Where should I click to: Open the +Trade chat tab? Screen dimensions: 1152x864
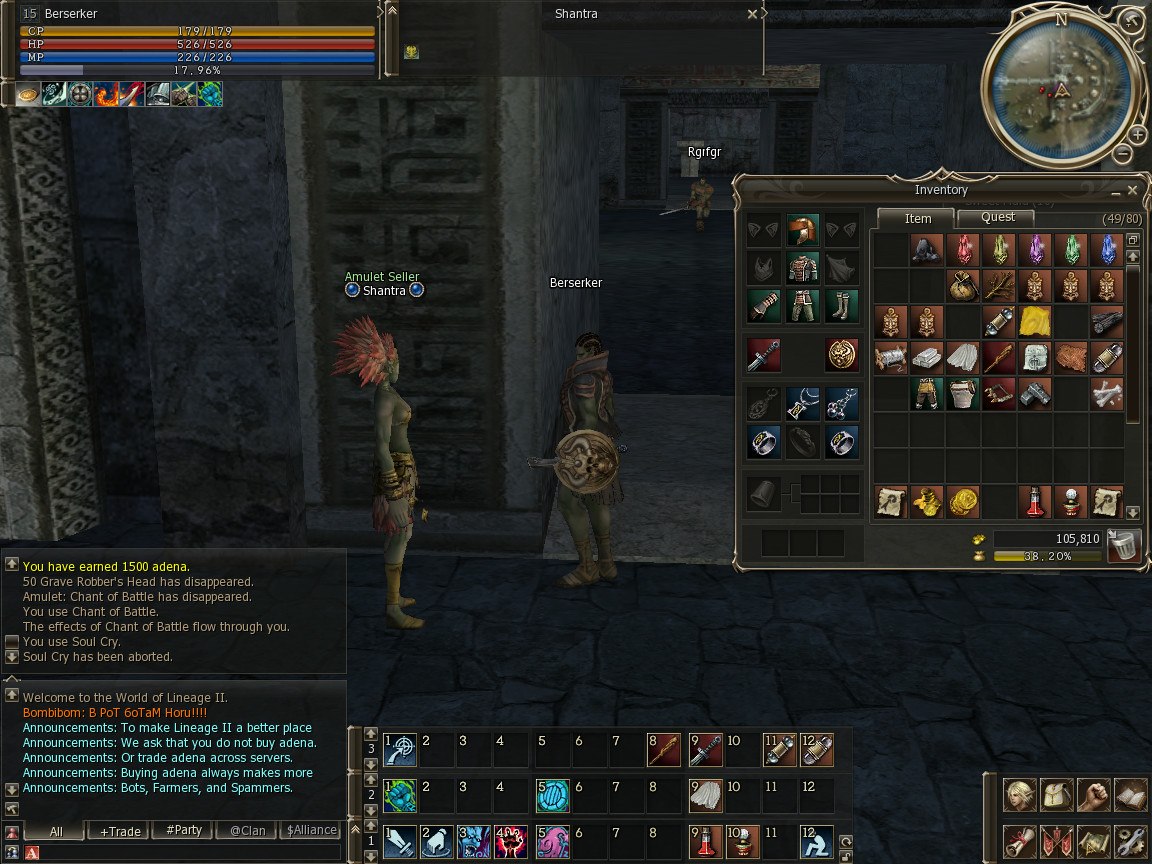(119, 830)
